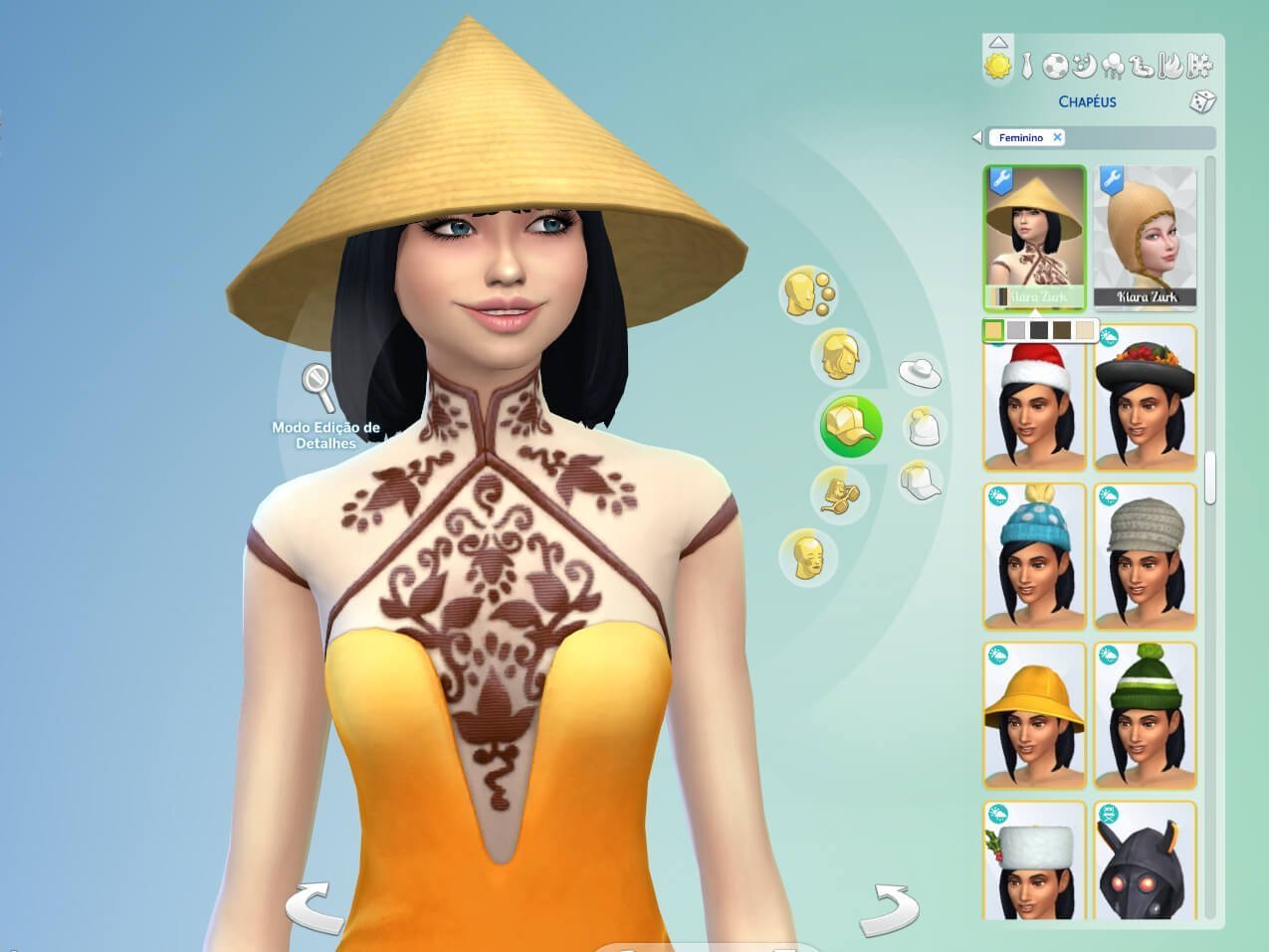Open the cold weather snowflake category
Viewport: 1269px width, 952px height.
tap(1201, 66)
